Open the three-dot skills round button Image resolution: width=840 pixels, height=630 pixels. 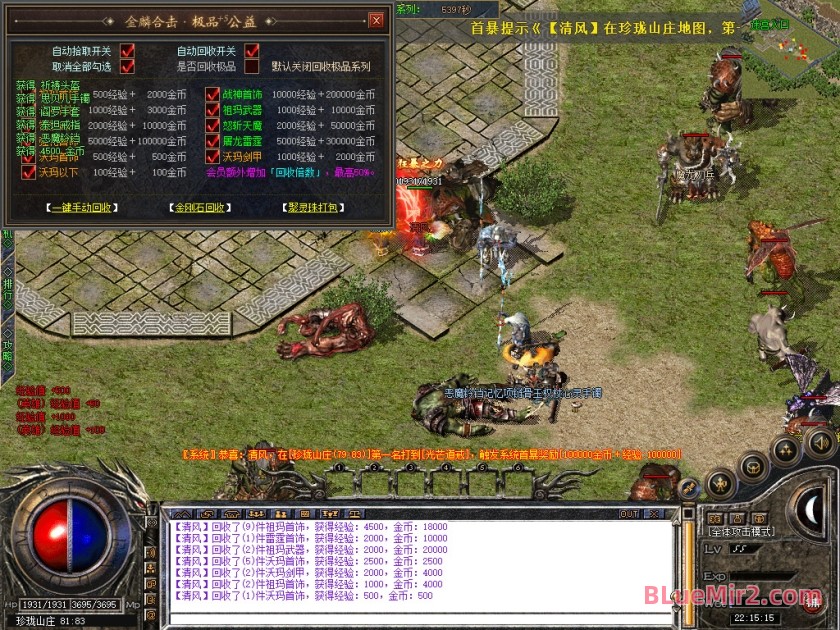(786, 450)
